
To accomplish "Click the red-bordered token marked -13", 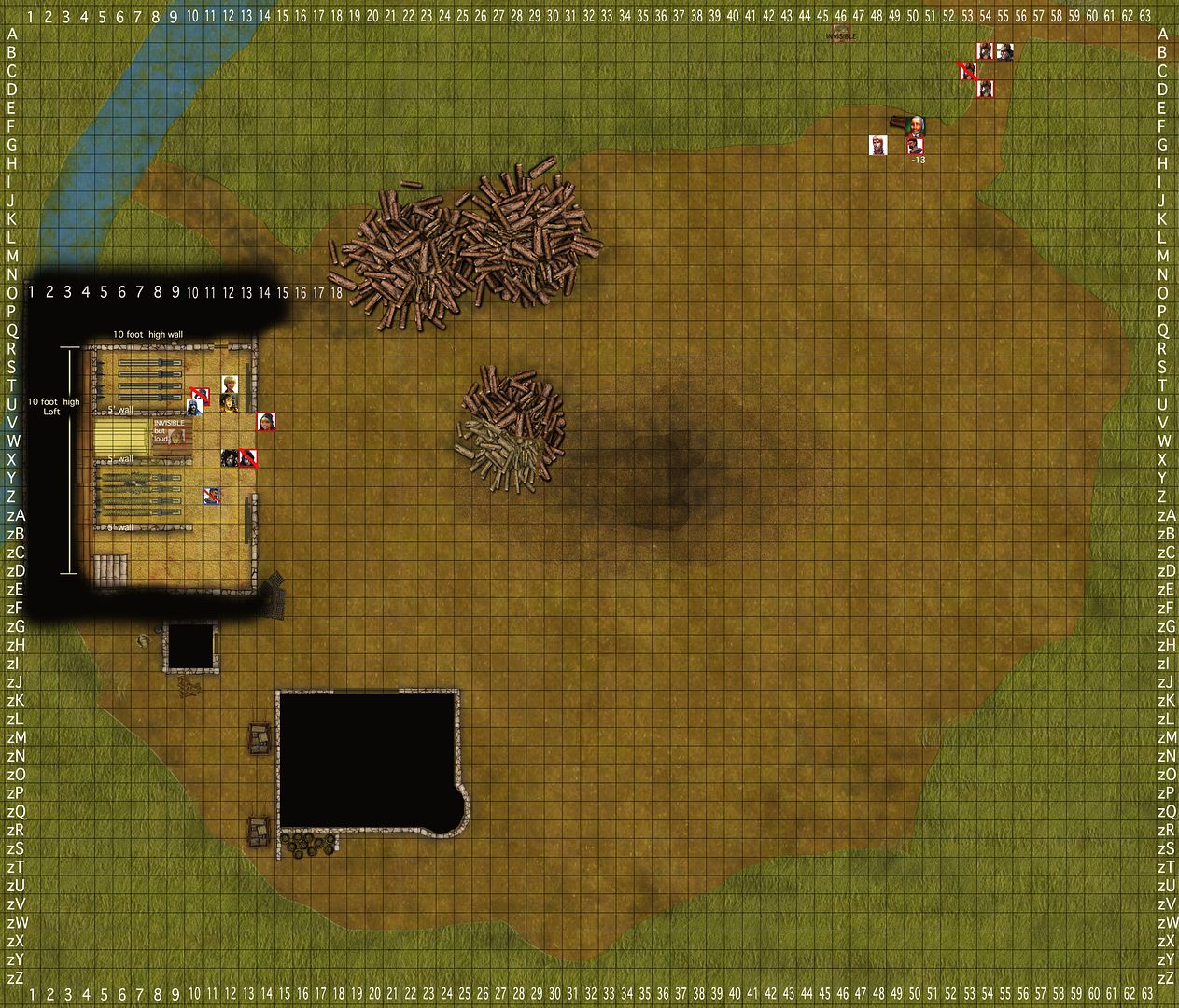I will 915,145.
